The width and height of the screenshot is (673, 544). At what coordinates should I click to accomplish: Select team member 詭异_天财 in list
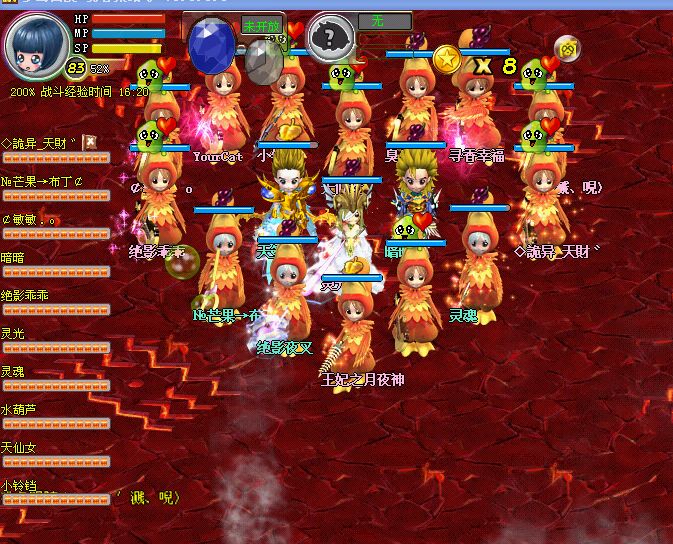39,143
